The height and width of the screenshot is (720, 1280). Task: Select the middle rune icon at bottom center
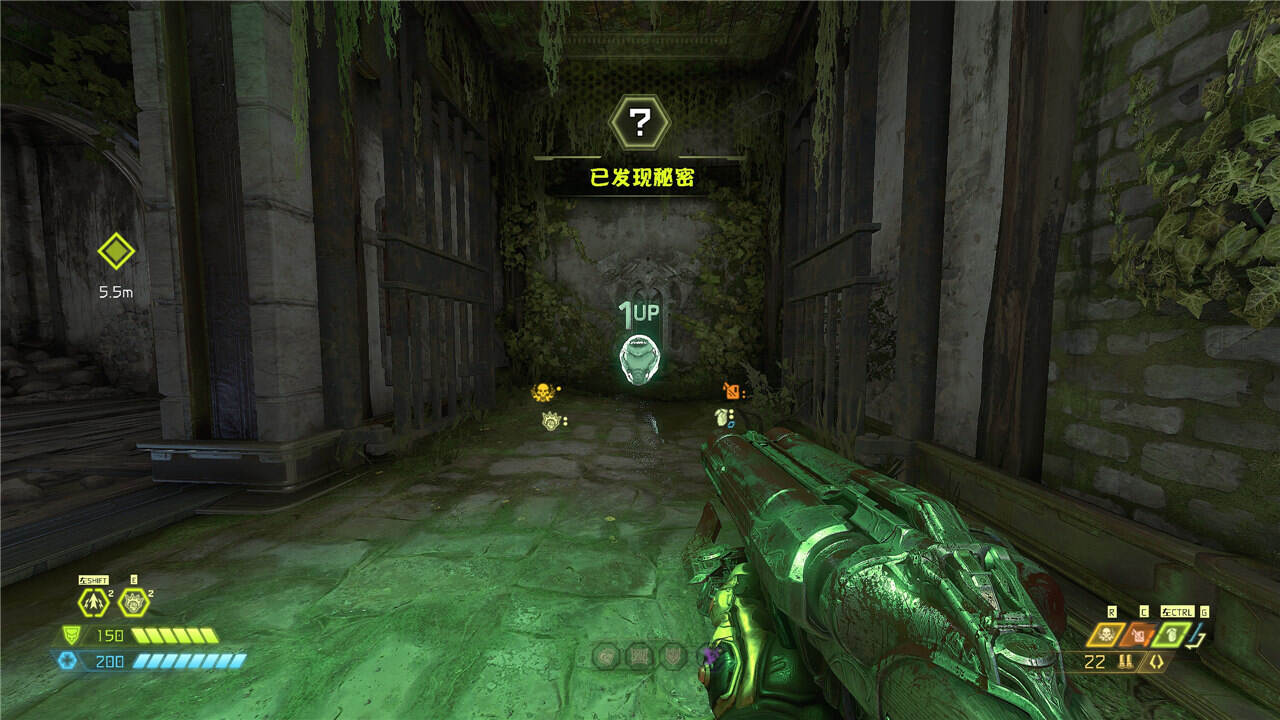click(639, 656)
